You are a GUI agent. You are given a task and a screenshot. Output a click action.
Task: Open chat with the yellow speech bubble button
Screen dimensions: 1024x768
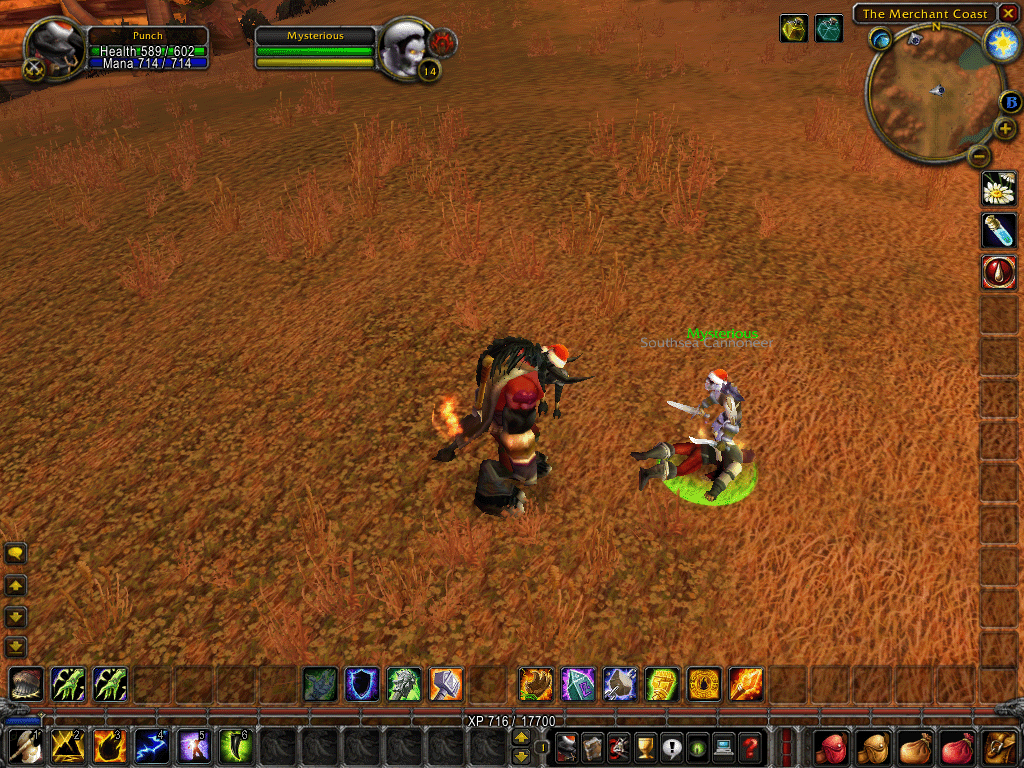click(x=16, y=553)
